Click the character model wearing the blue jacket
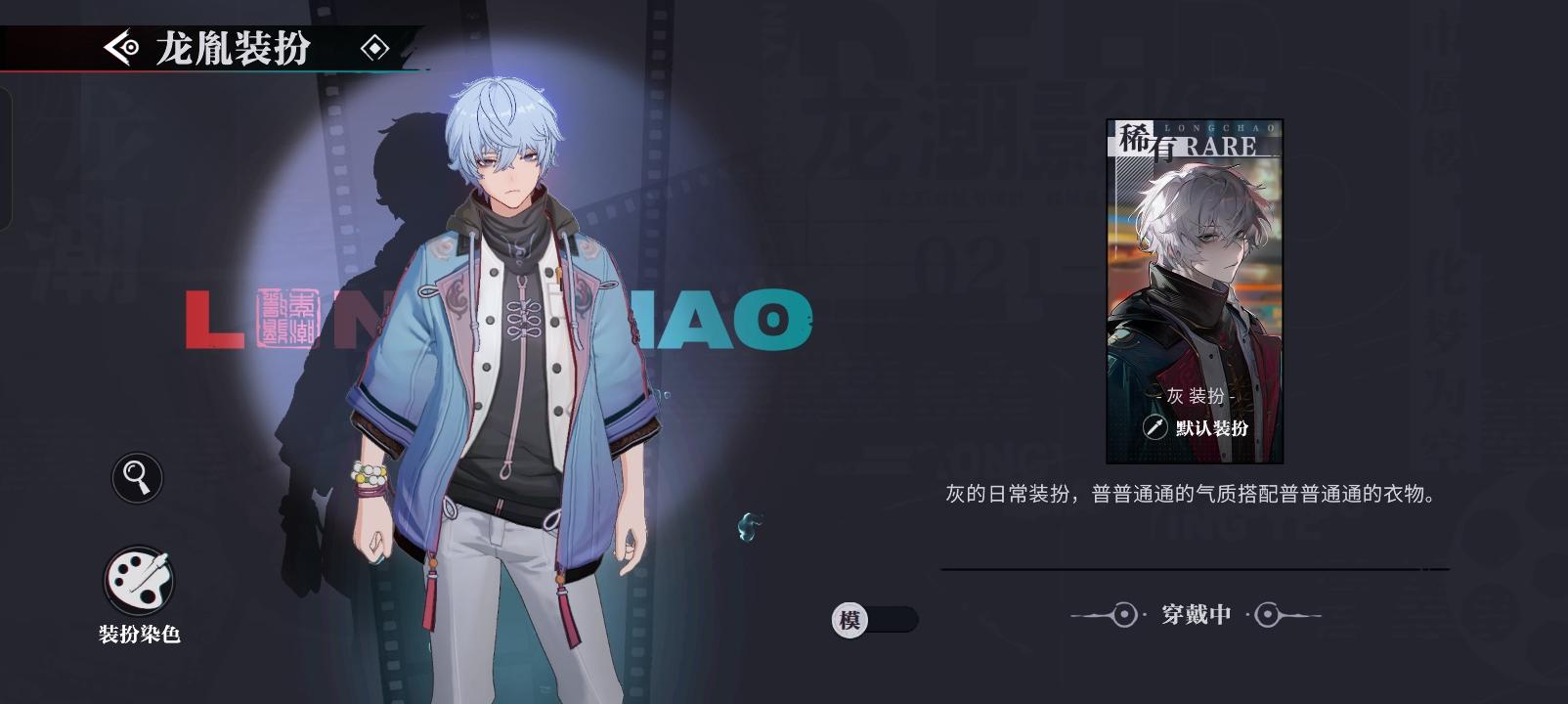Screen dimensions: 1568x704 pos(508,372)
